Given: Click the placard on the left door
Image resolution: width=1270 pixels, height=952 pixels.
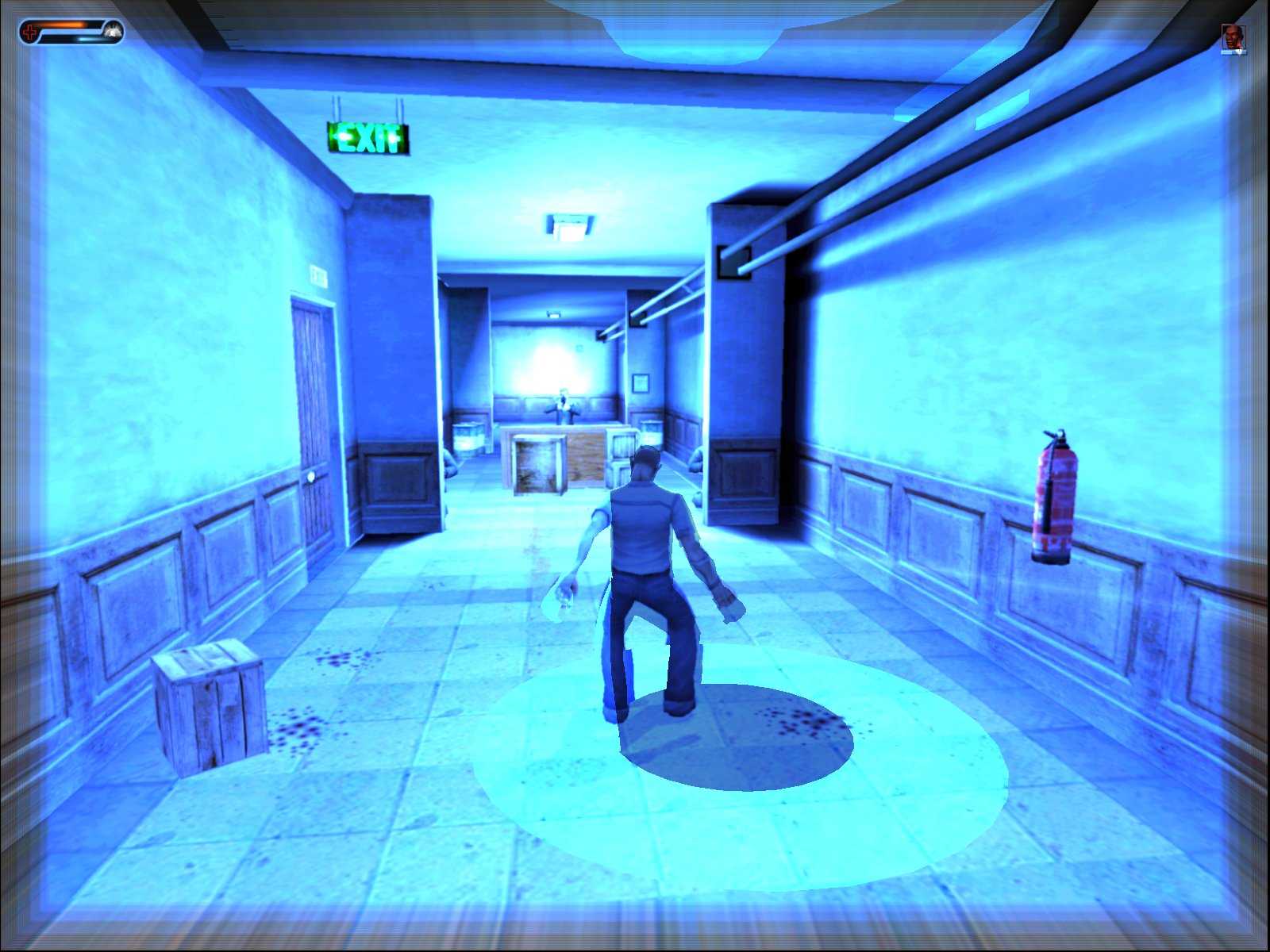Looking at the screenshot, I should pos(317,274).
